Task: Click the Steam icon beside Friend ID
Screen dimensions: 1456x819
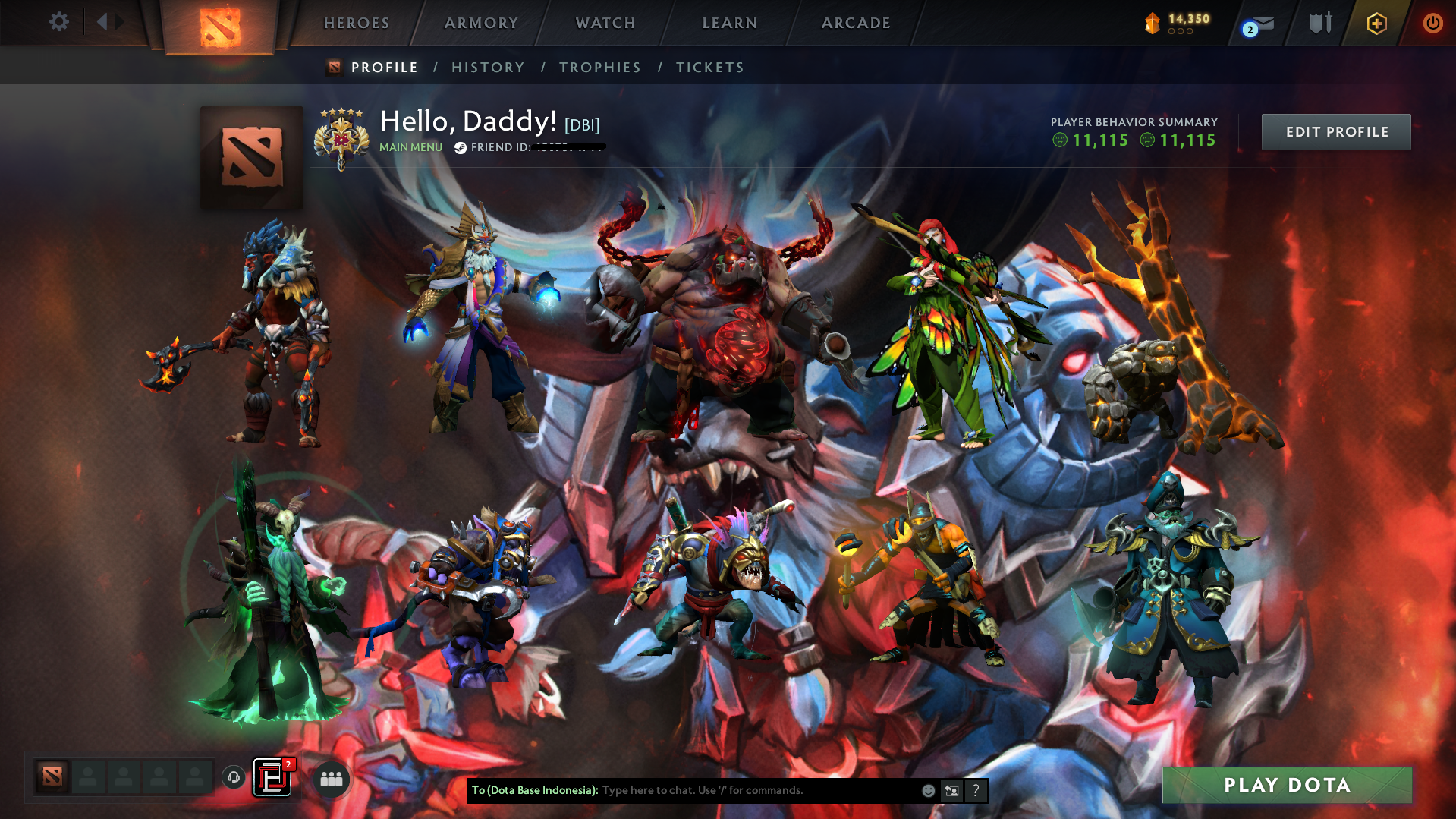Action: (x=459, y=148)
